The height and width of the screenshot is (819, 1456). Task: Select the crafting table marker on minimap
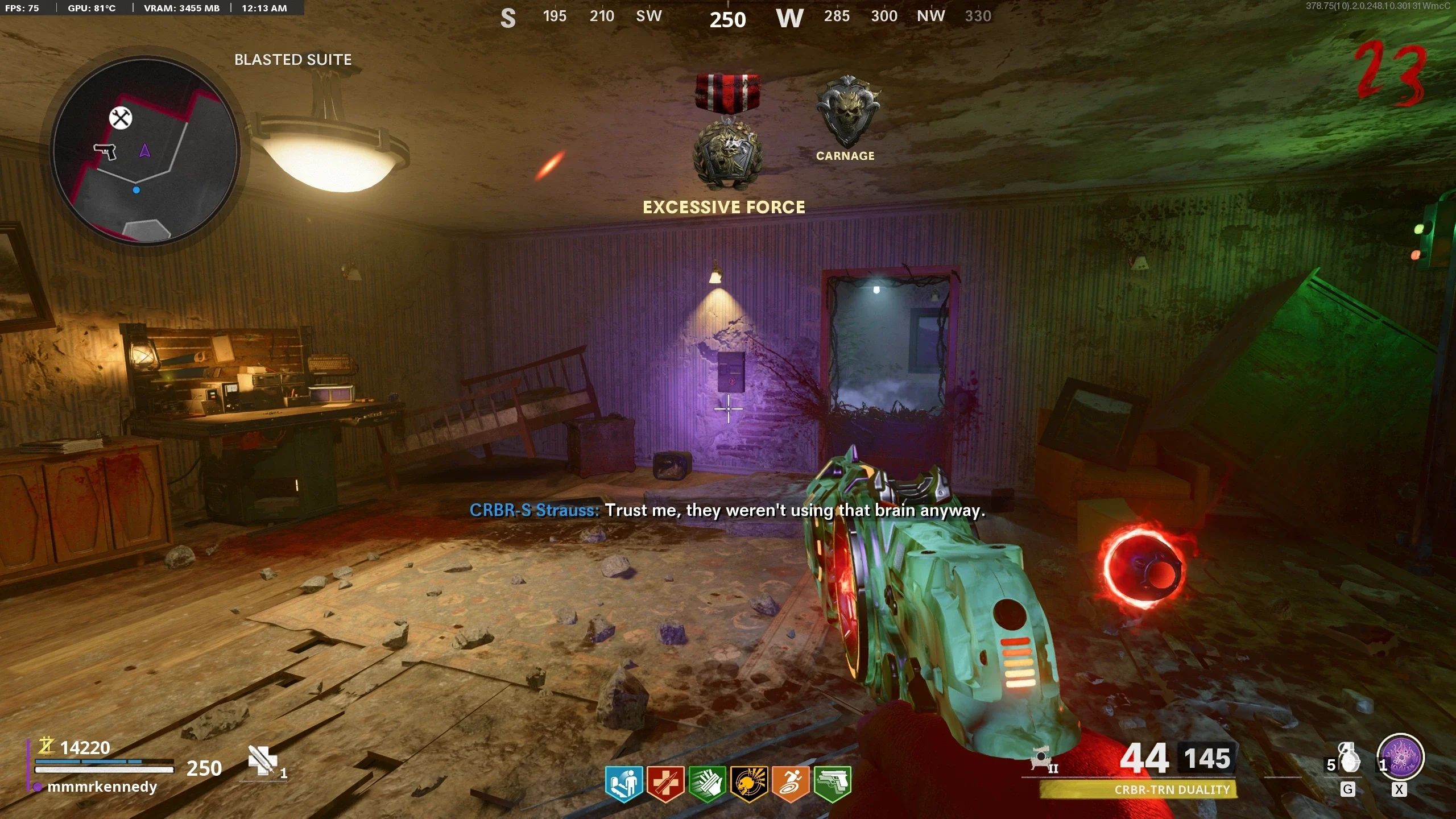tap(121, 118)
